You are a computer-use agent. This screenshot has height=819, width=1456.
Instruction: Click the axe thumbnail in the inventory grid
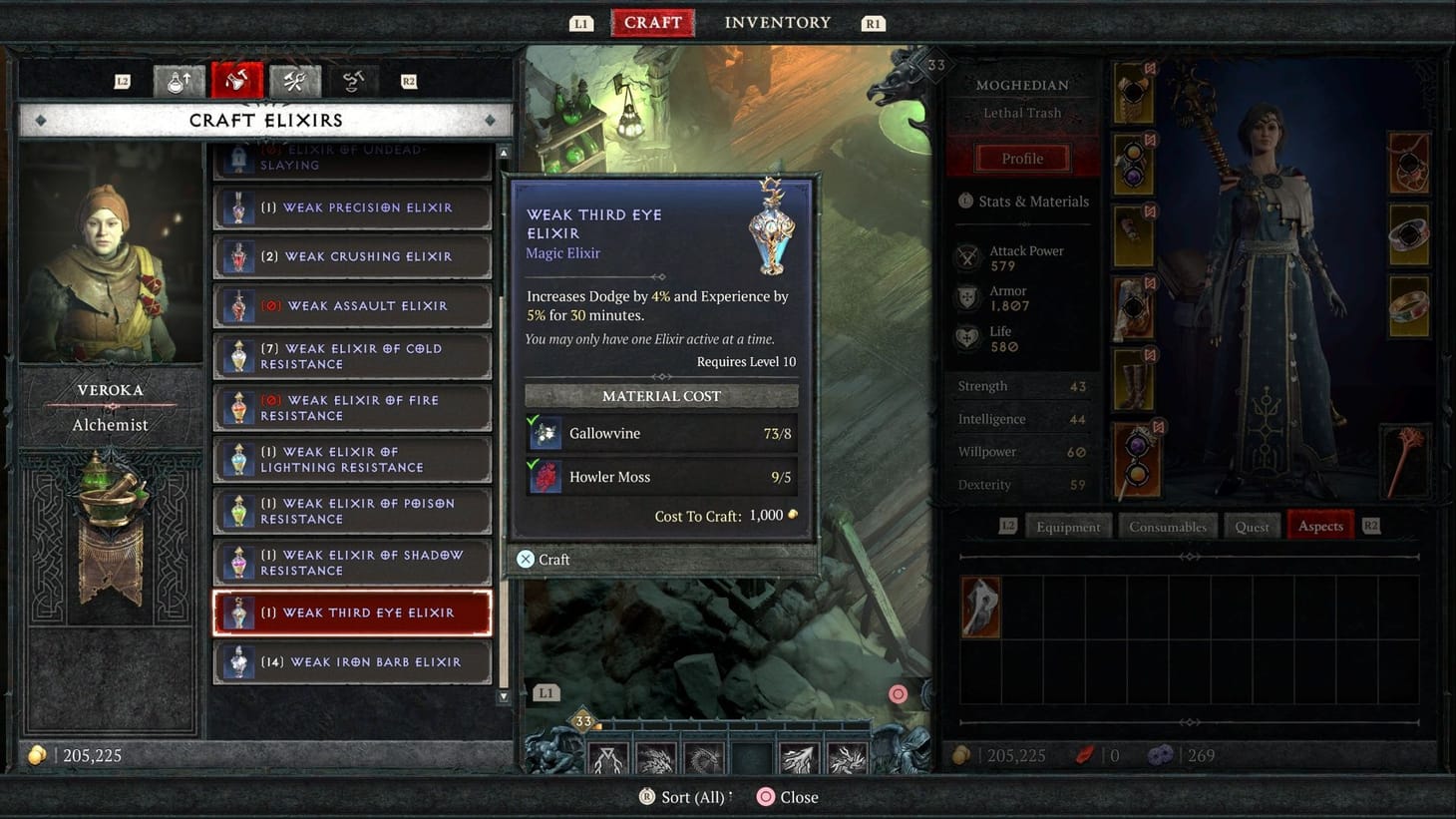[979, 607]
